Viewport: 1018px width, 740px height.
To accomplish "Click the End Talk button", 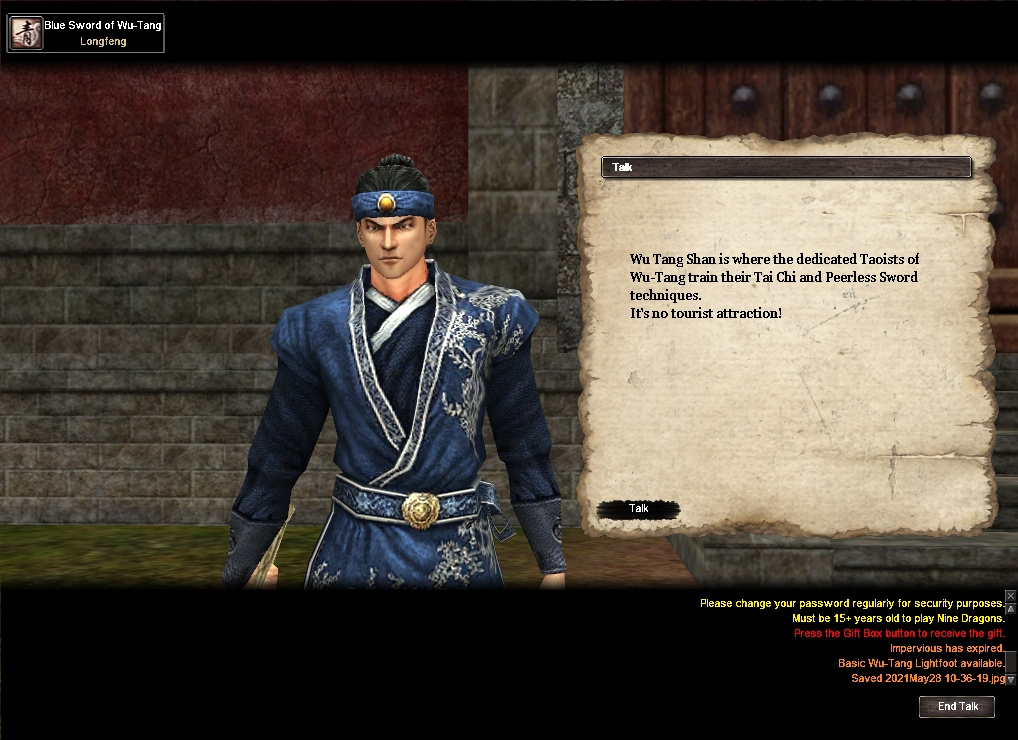I will click(x=957, y=707).
